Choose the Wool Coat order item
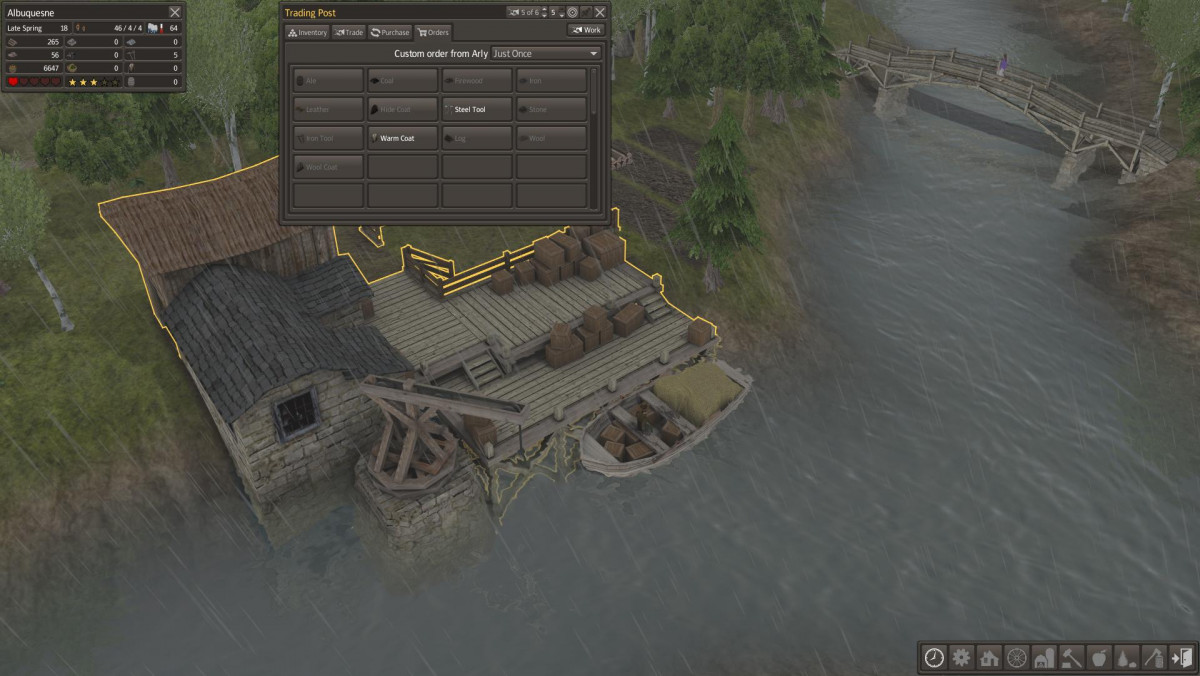Image resolution: width=1200 pixels, height=676 pixels. [329, 167]
